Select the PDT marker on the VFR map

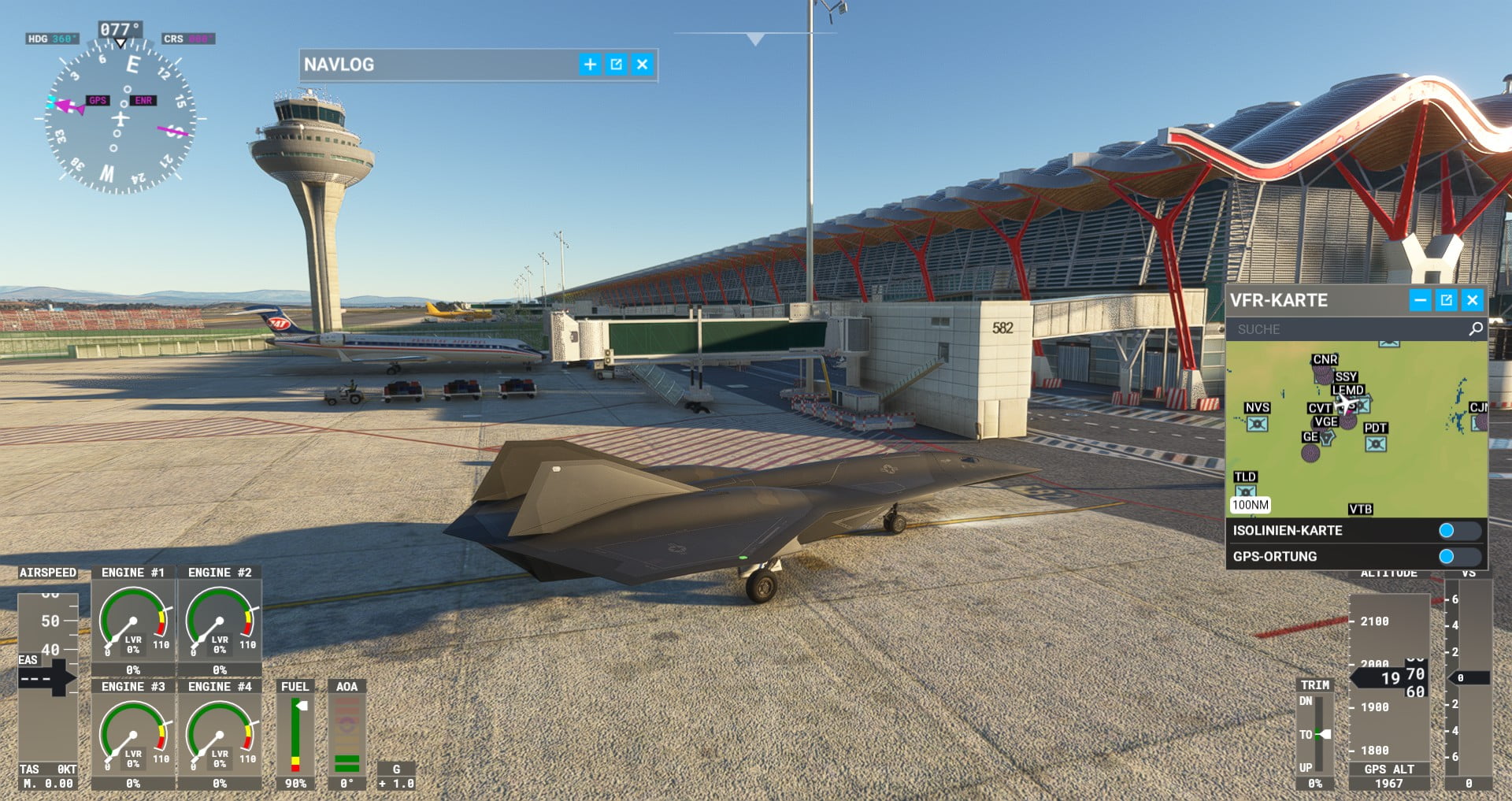[1376, 443]
